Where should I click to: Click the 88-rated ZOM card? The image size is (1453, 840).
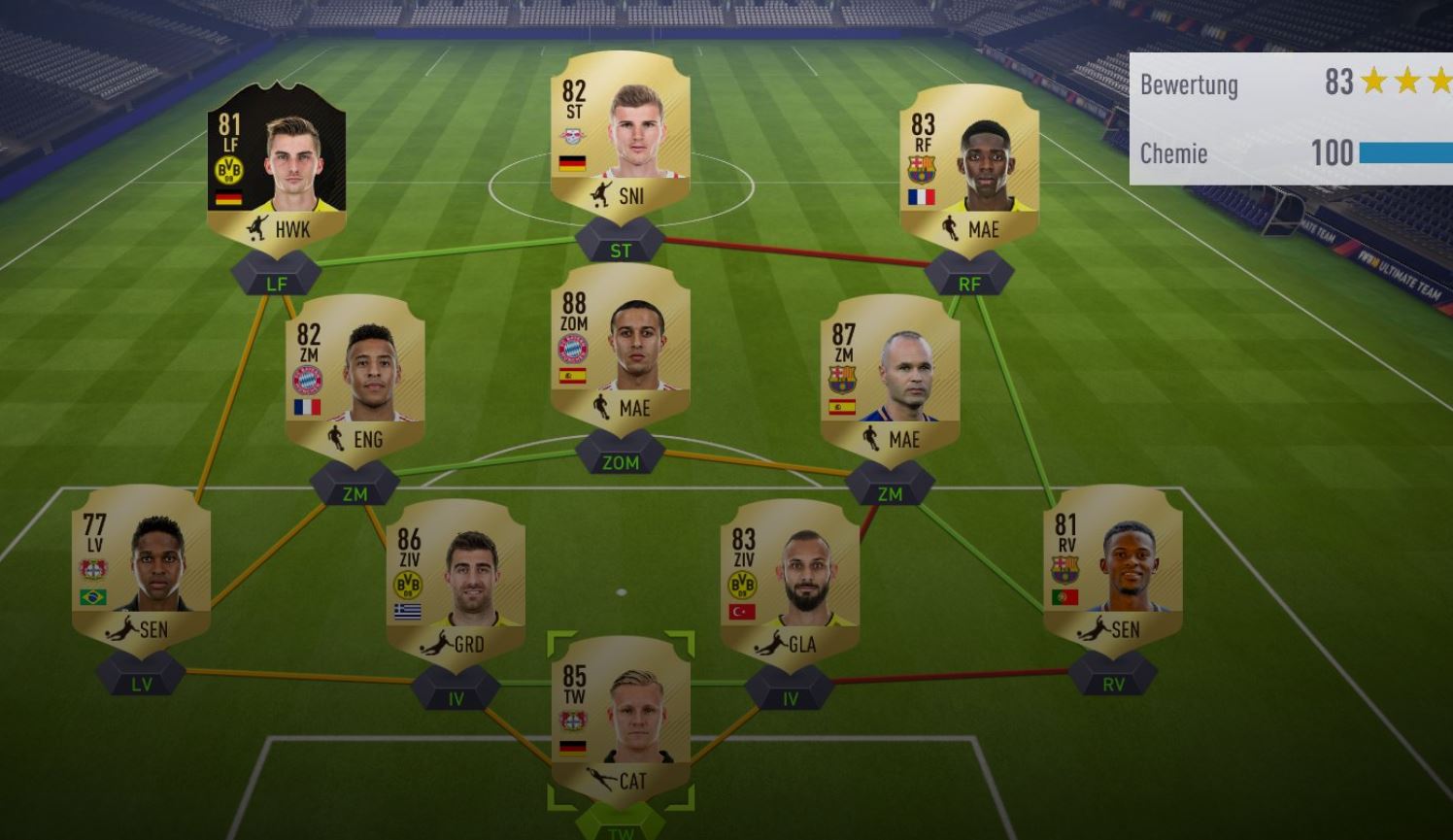(x=621, y=348)
